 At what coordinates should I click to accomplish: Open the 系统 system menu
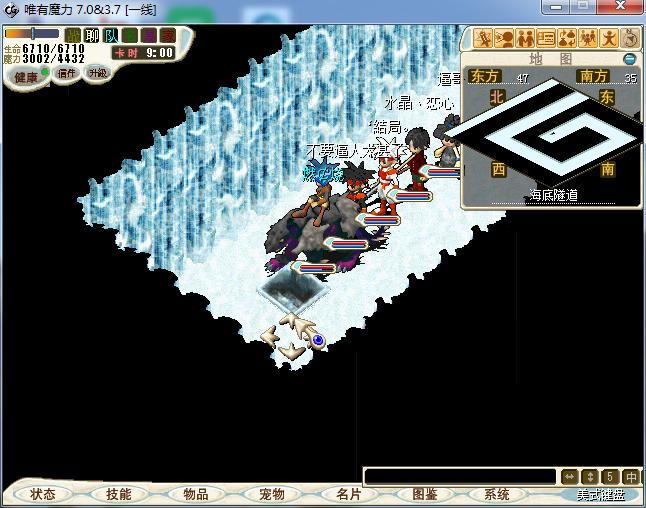[x=497, y=494]
